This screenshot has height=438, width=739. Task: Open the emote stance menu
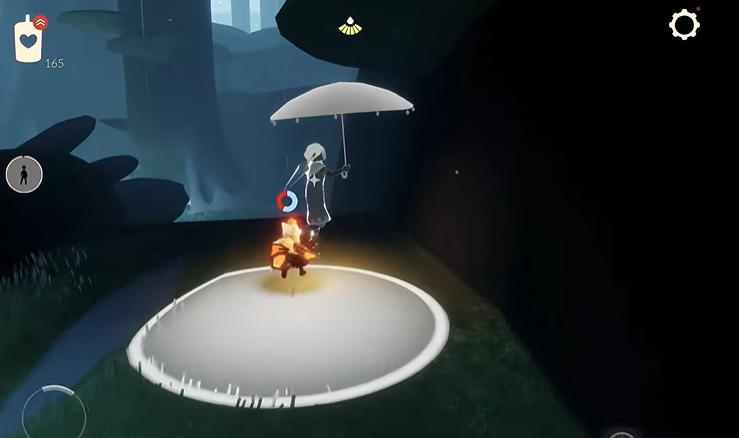pos(24,175)
